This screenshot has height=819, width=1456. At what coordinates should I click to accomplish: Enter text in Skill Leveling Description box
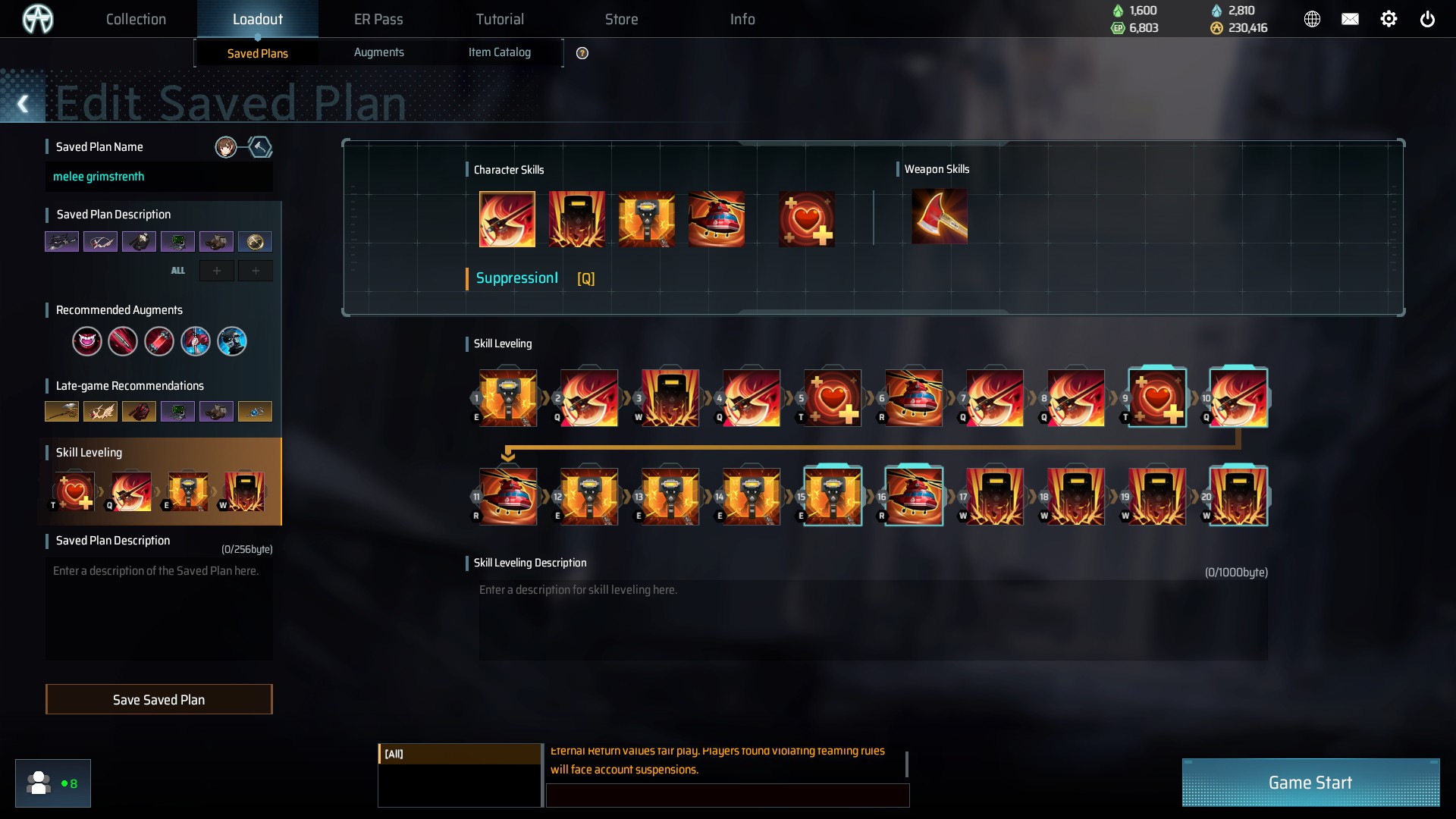(872, 620)
